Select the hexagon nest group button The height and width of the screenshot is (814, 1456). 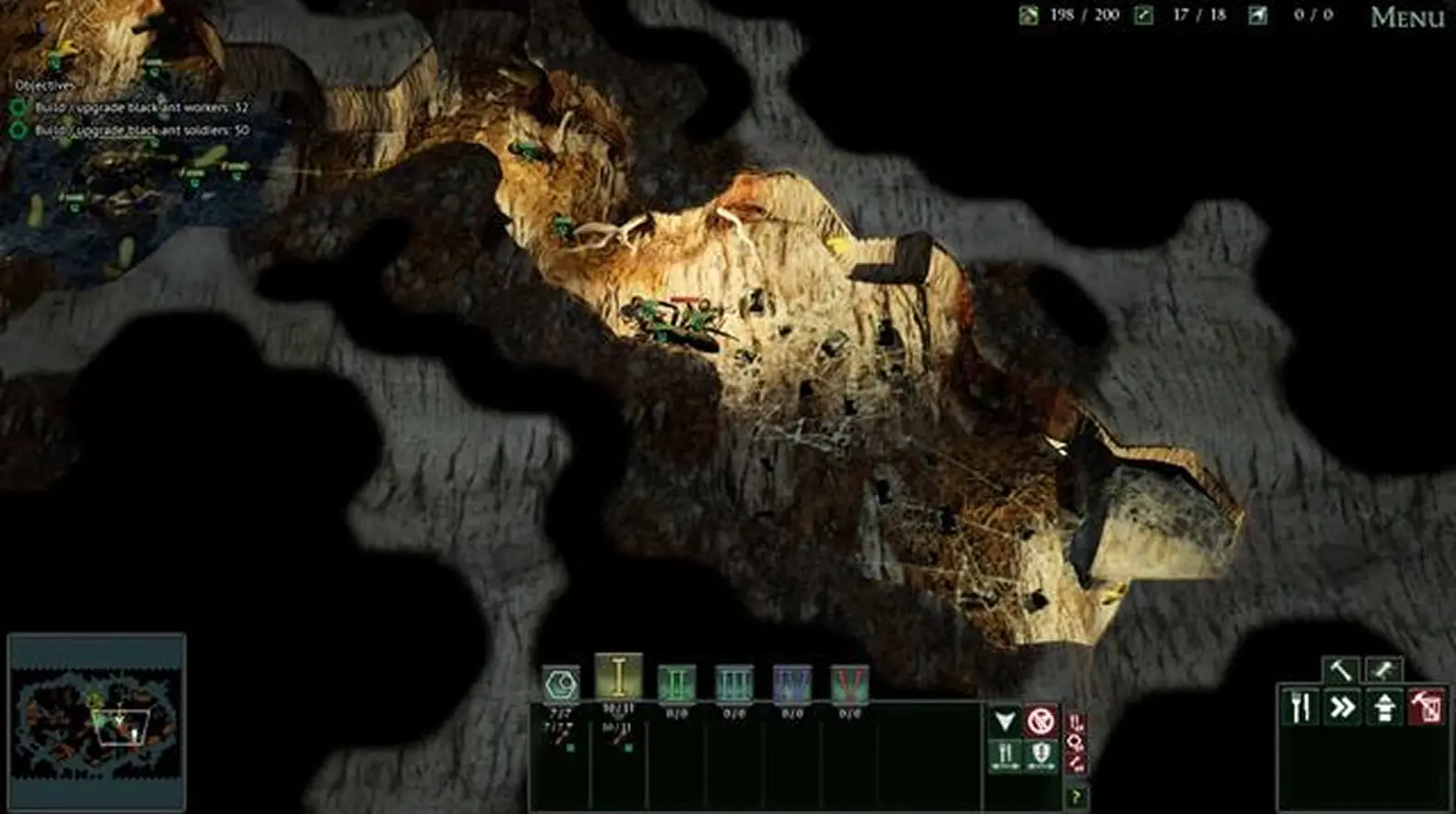561,684
